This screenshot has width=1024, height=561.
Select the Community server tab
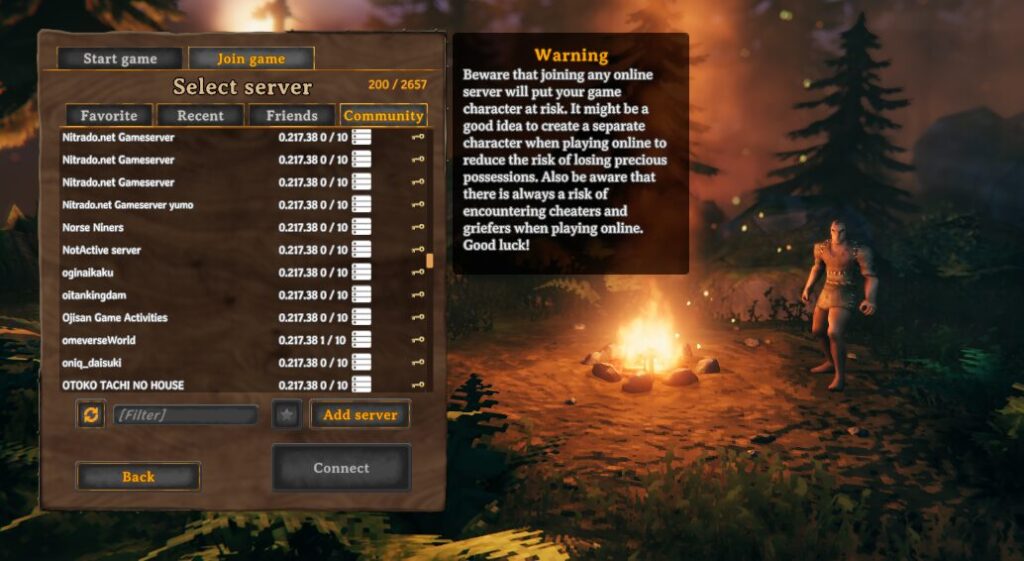click(x=383, y=115)
